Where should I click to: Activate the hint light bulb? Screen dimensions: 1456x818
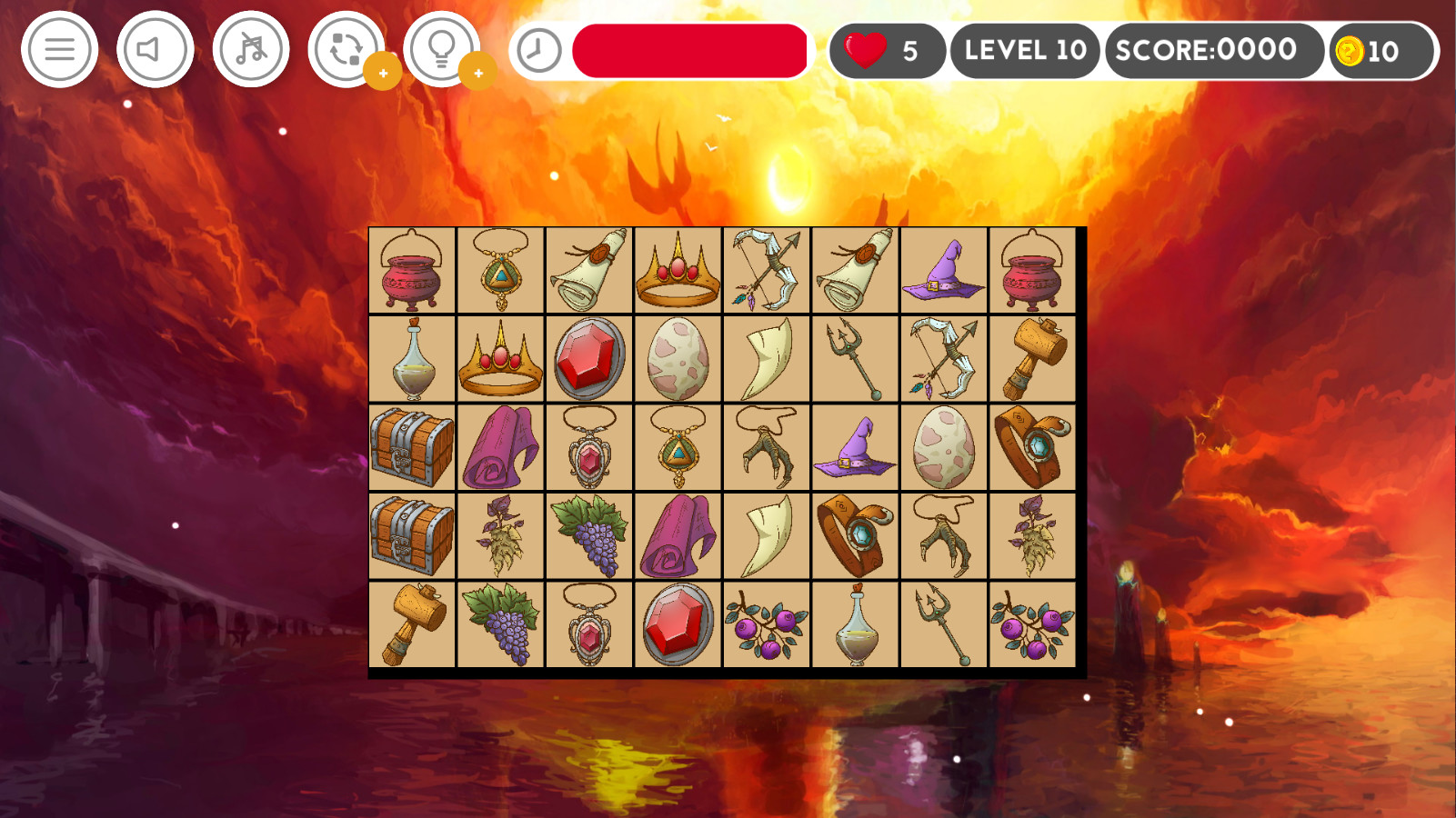[x=441, y=49]
